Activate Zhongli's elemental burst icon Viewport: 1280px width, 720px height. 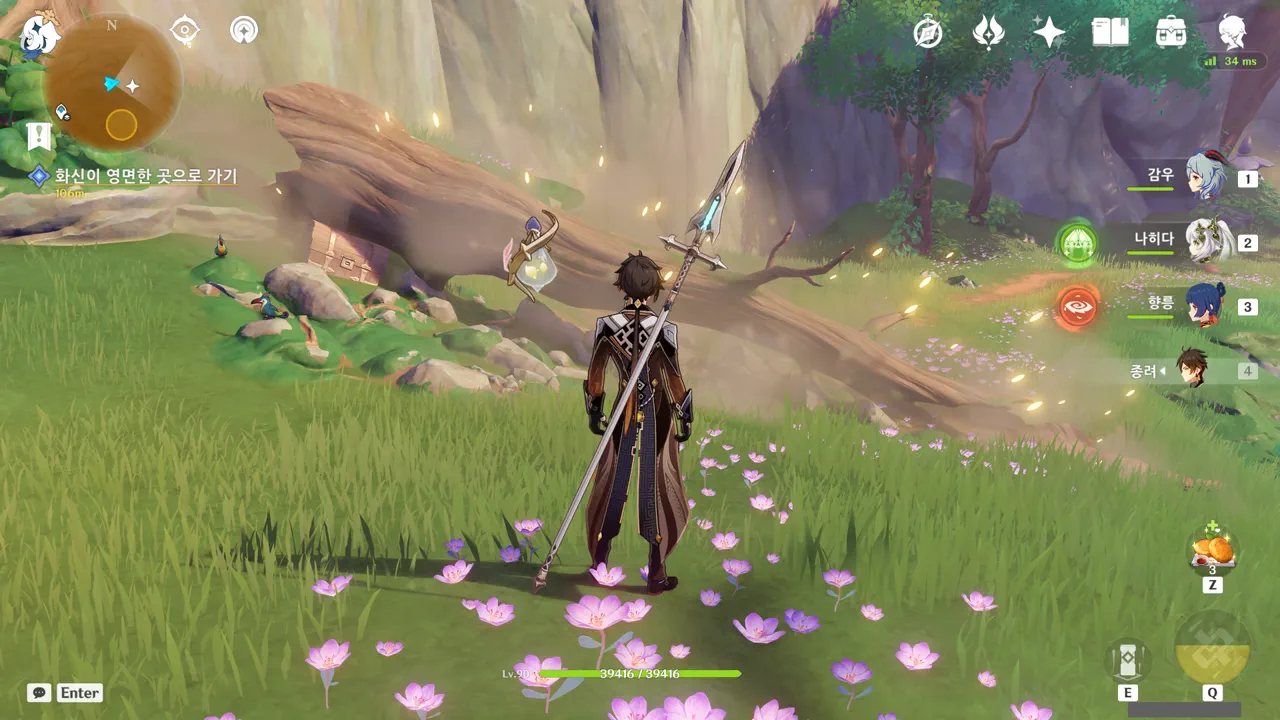[1212, 648]
